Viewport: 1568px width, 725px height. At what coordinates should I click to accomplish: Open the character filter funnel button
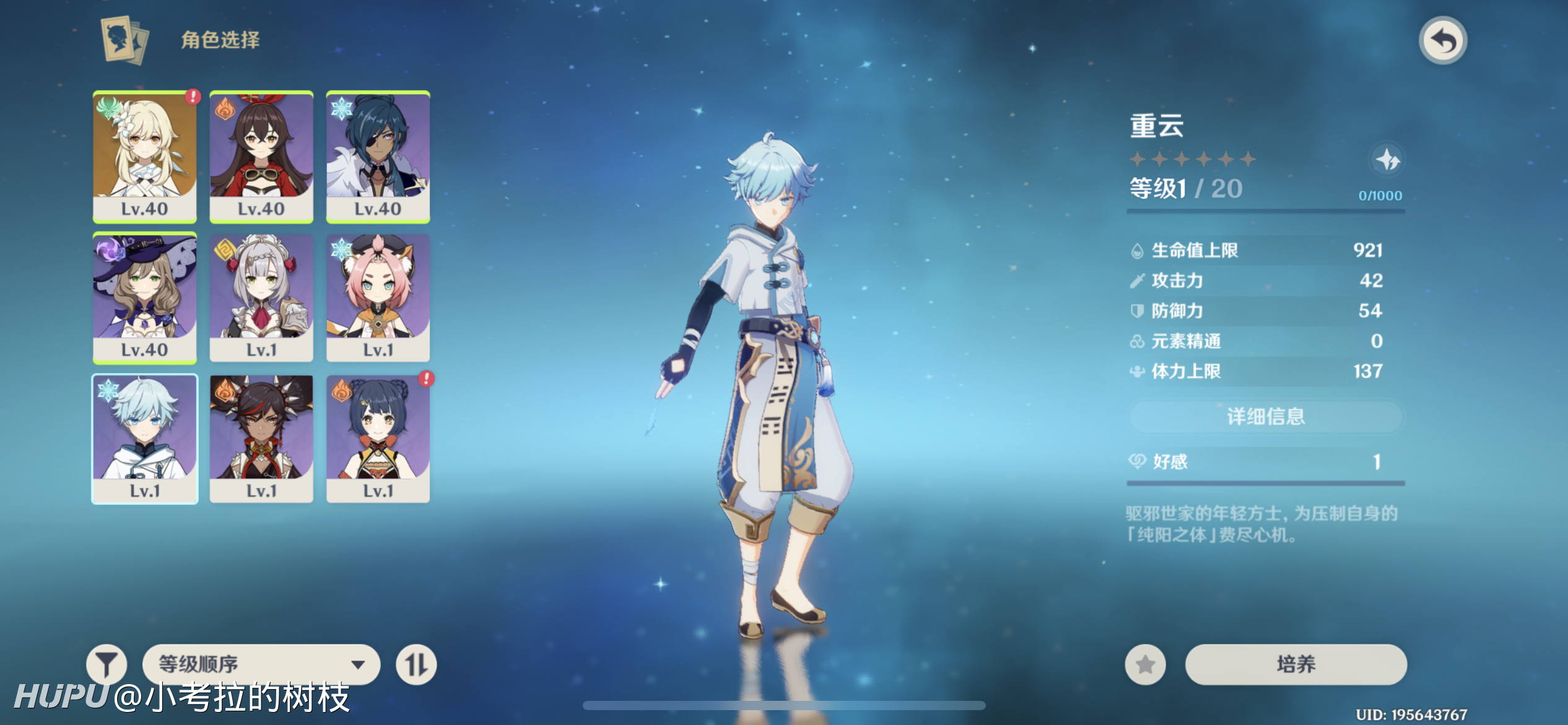[107, 664]
